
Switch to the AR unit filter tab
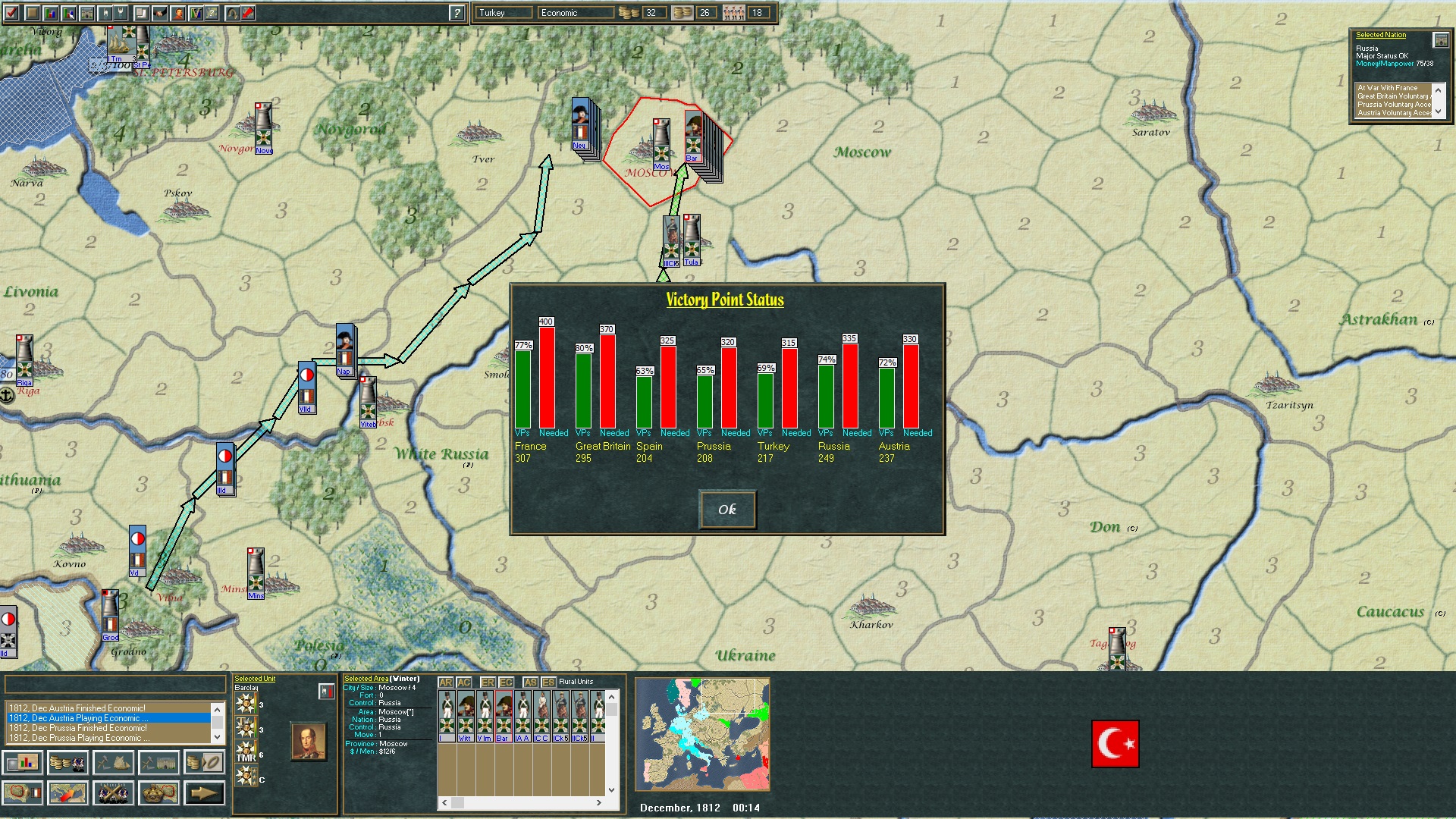coord(445,682)
